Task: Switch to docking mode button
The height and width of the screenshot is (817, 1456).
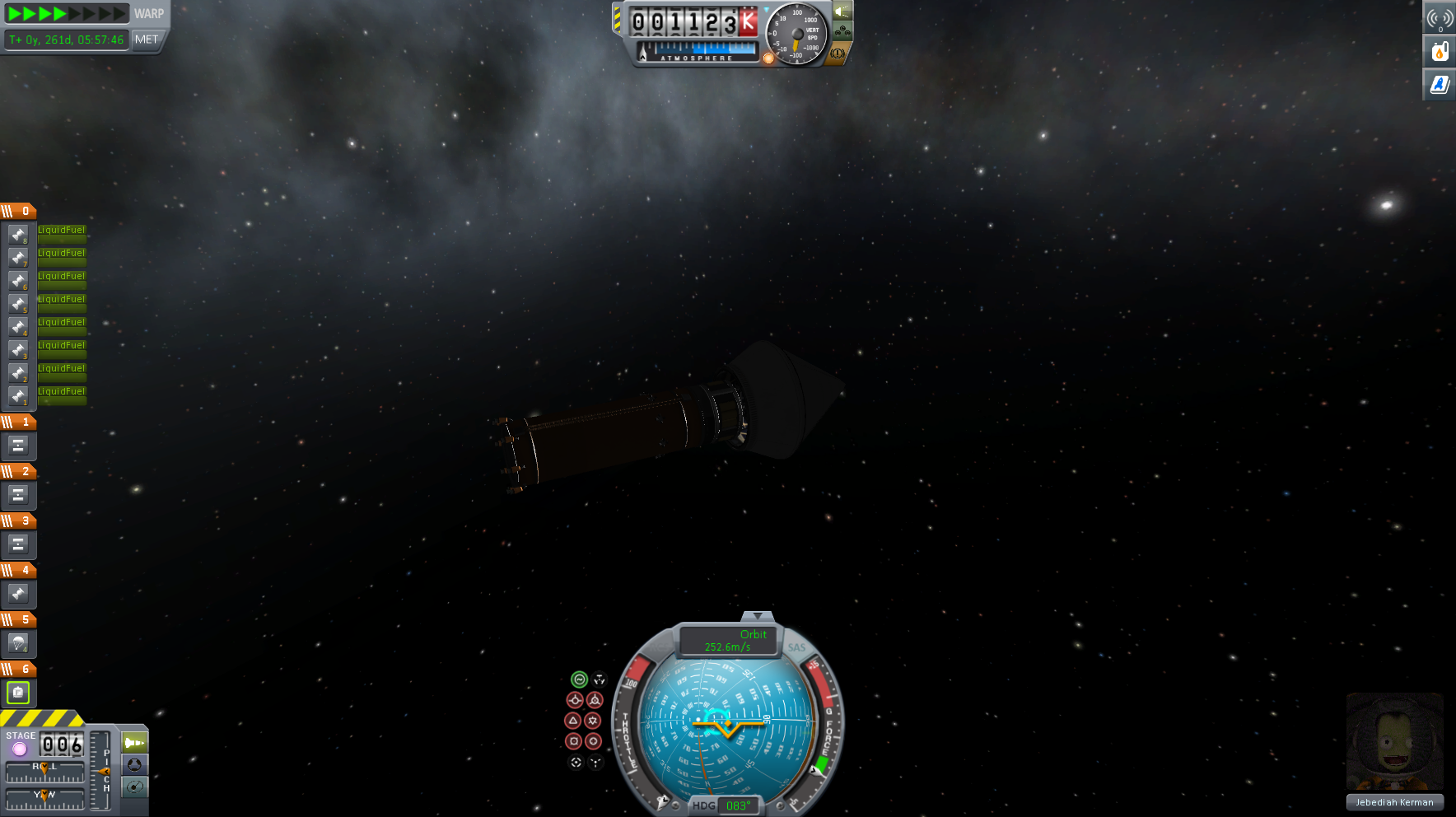Action: (134, 765)
